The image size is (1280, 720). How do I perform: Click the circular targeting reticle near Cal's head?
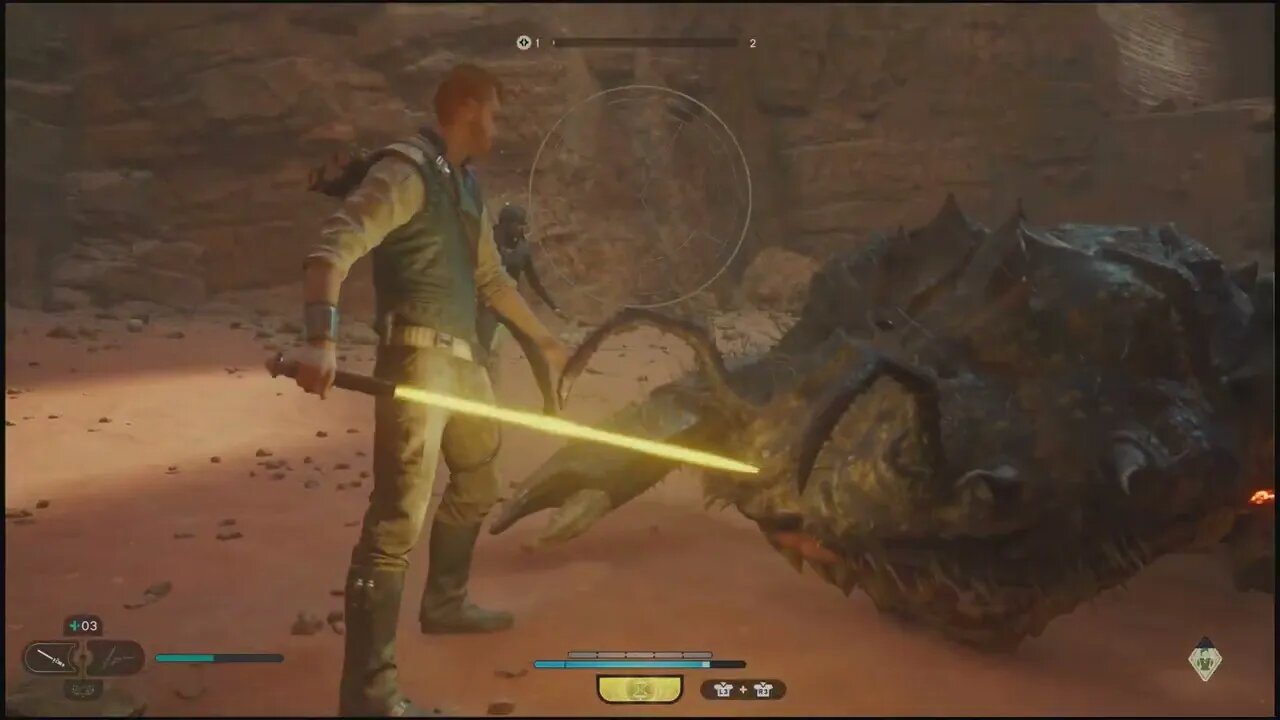640,195
